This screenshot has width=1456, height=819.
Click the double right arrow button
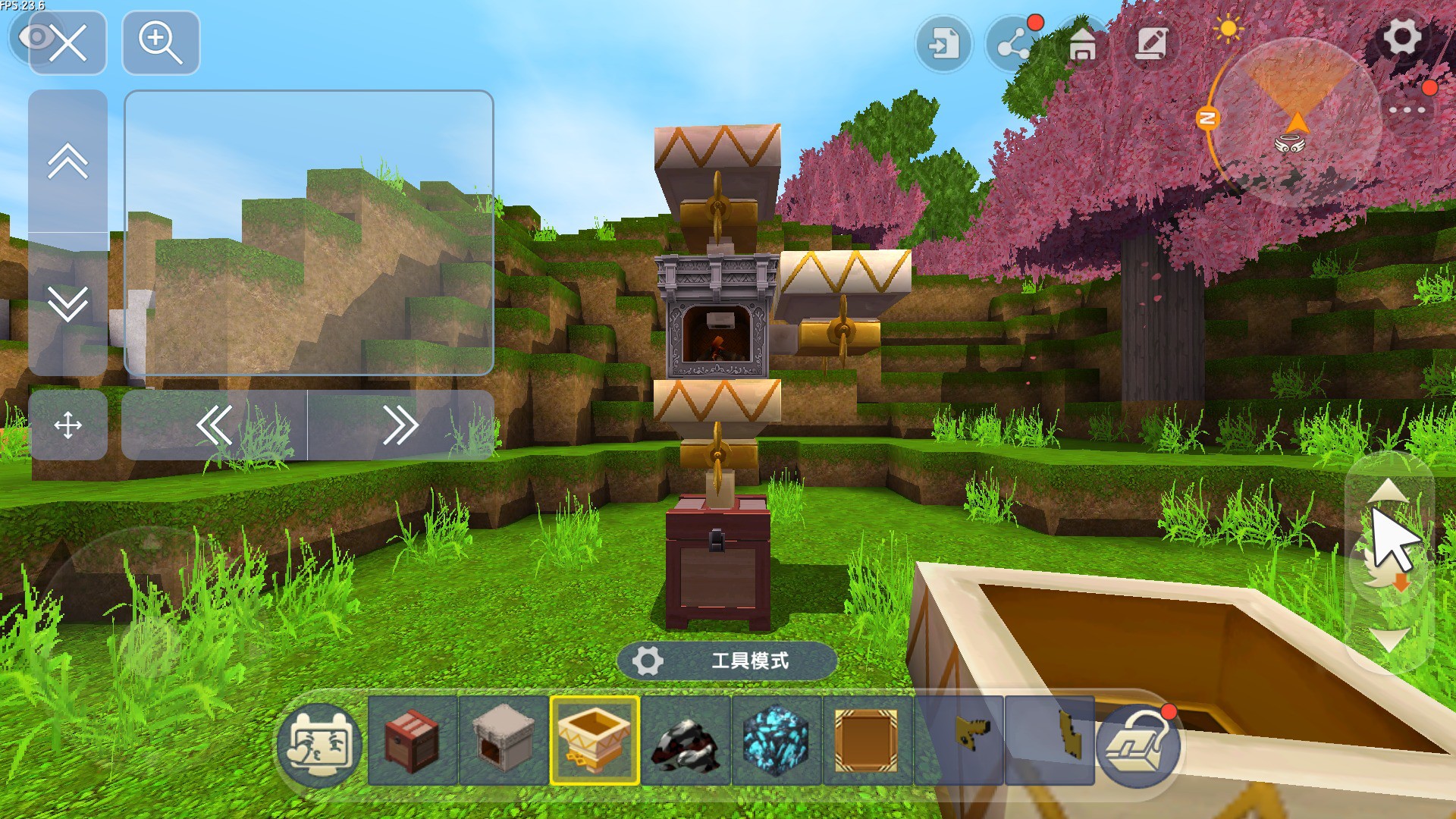coord(400,425)
